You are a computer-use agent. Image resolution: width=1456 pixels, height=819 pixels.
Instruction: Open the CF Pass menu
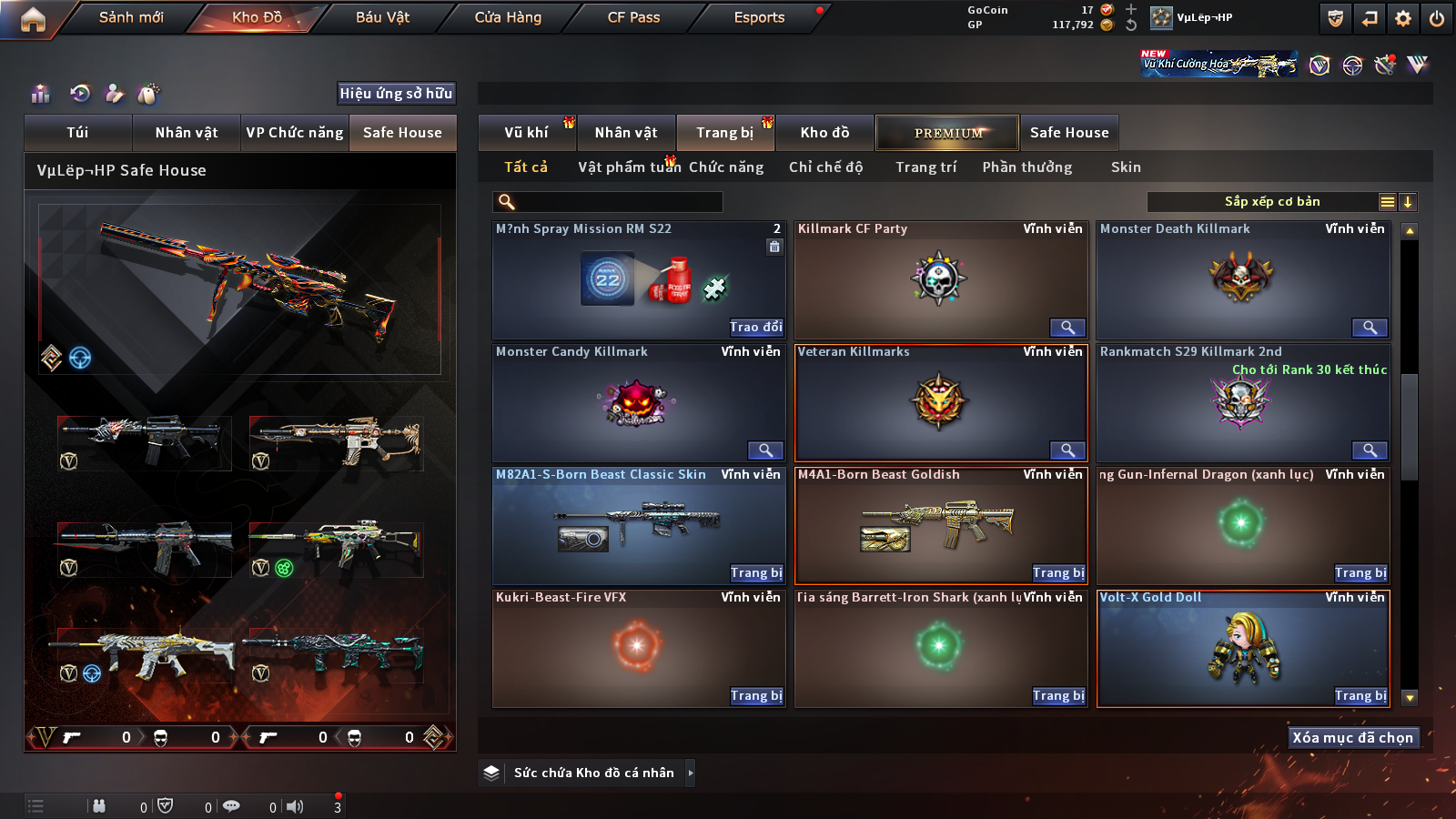(x=633, y=17)
